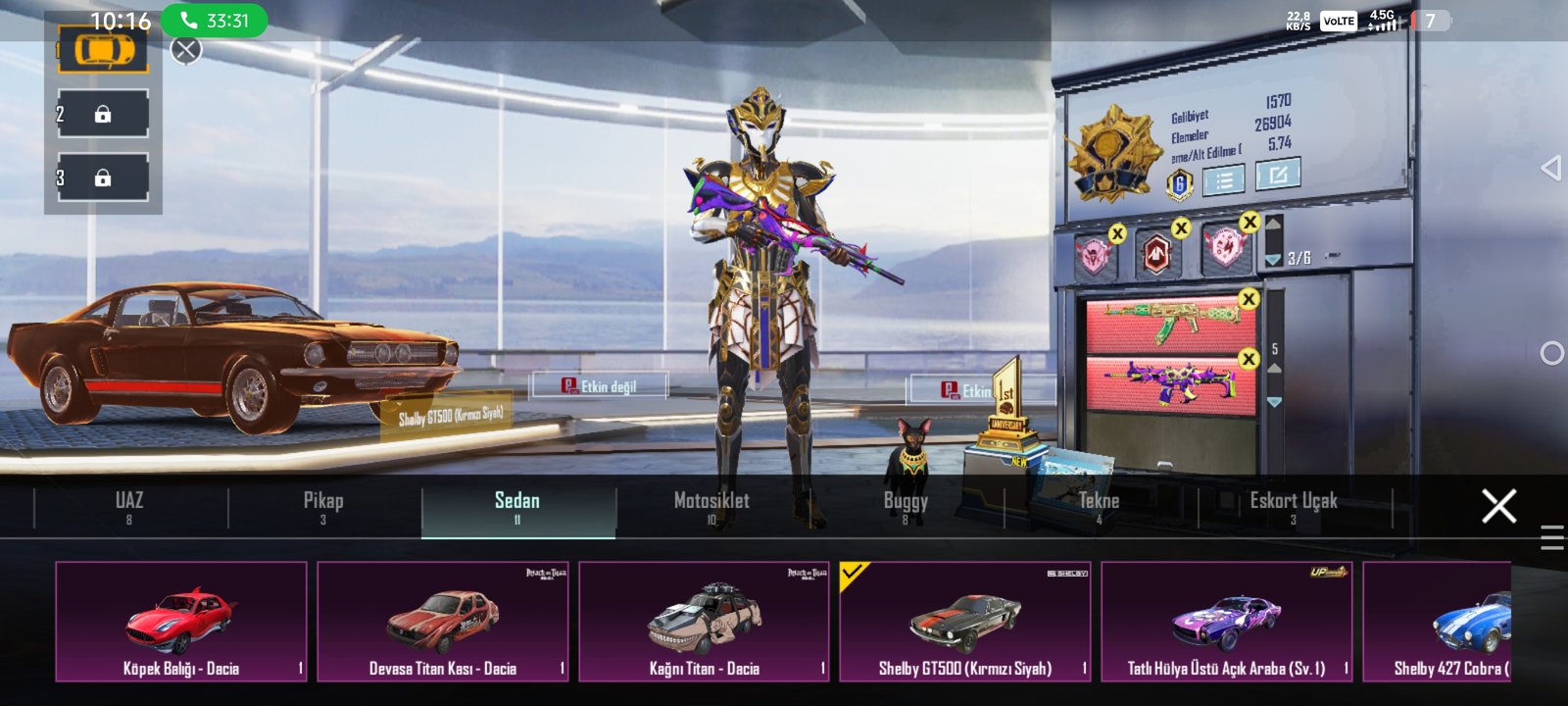Screen dimensions: 1568x706
Task: Open the Pikap category tab
Action: click(323, 507)
